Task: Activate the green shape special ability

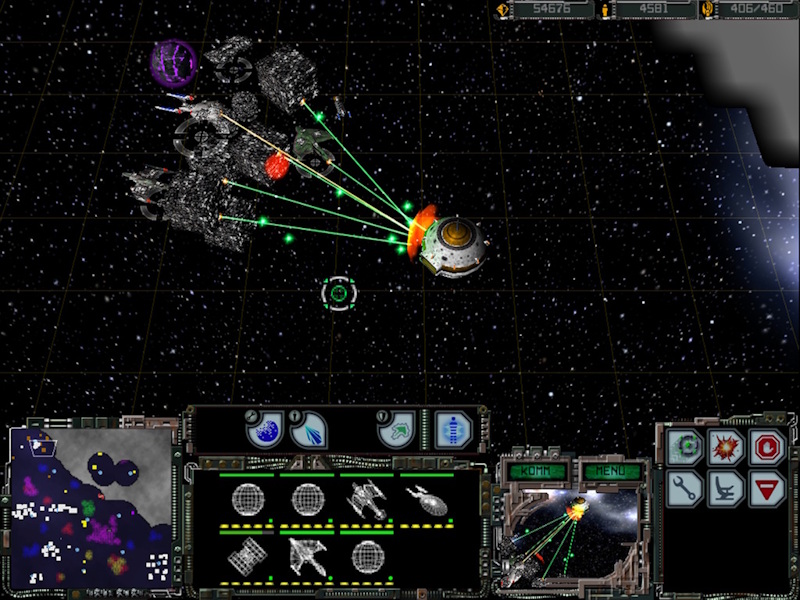Action: (396, 429)
